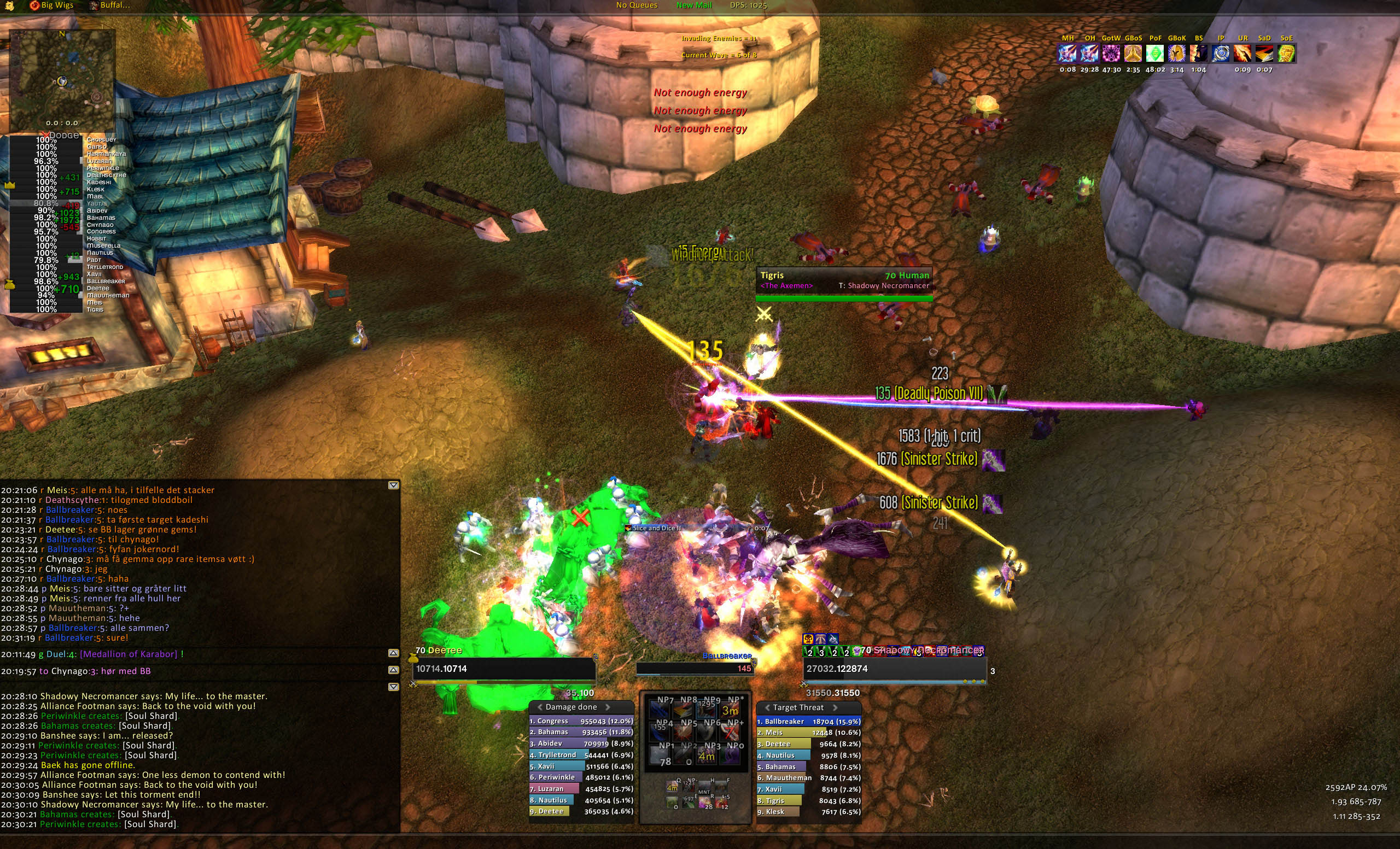This screenshot has width=1400, height=849.
Task: Show next mode after Damage done
Action: 608,707
